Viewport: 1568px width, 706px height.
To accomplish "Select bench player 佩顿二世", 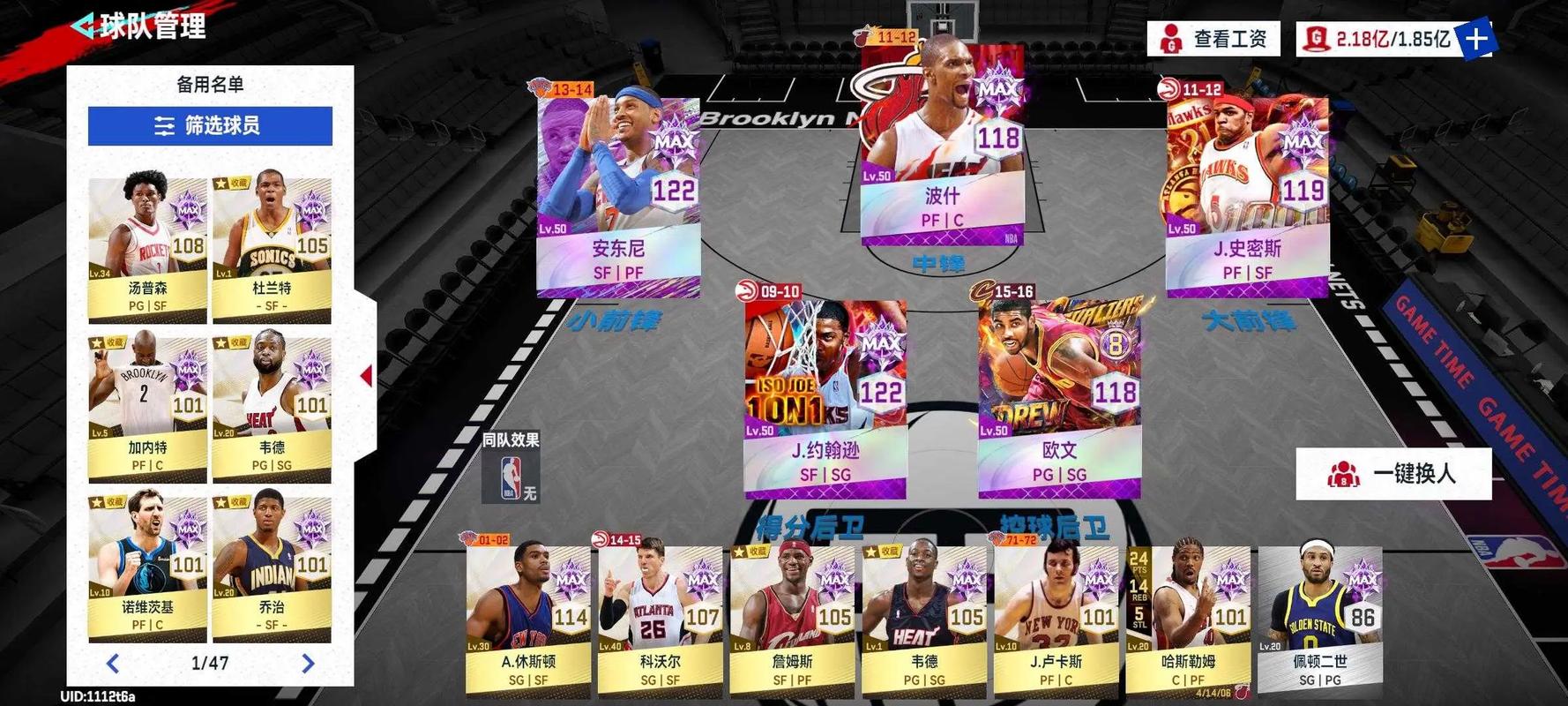I will [1319, 618].
